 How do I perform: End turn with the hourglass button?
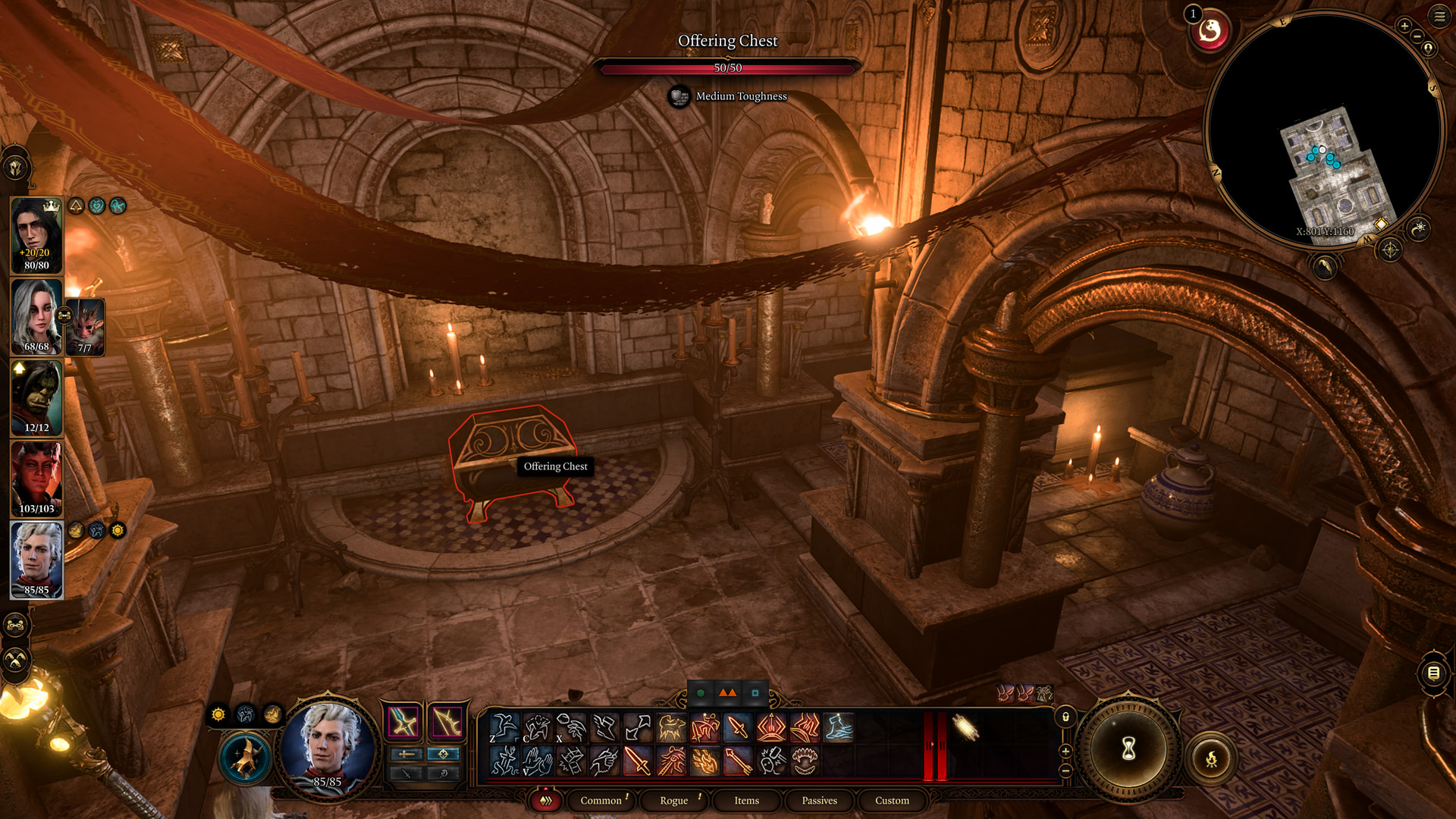(x=1128, y=749)
